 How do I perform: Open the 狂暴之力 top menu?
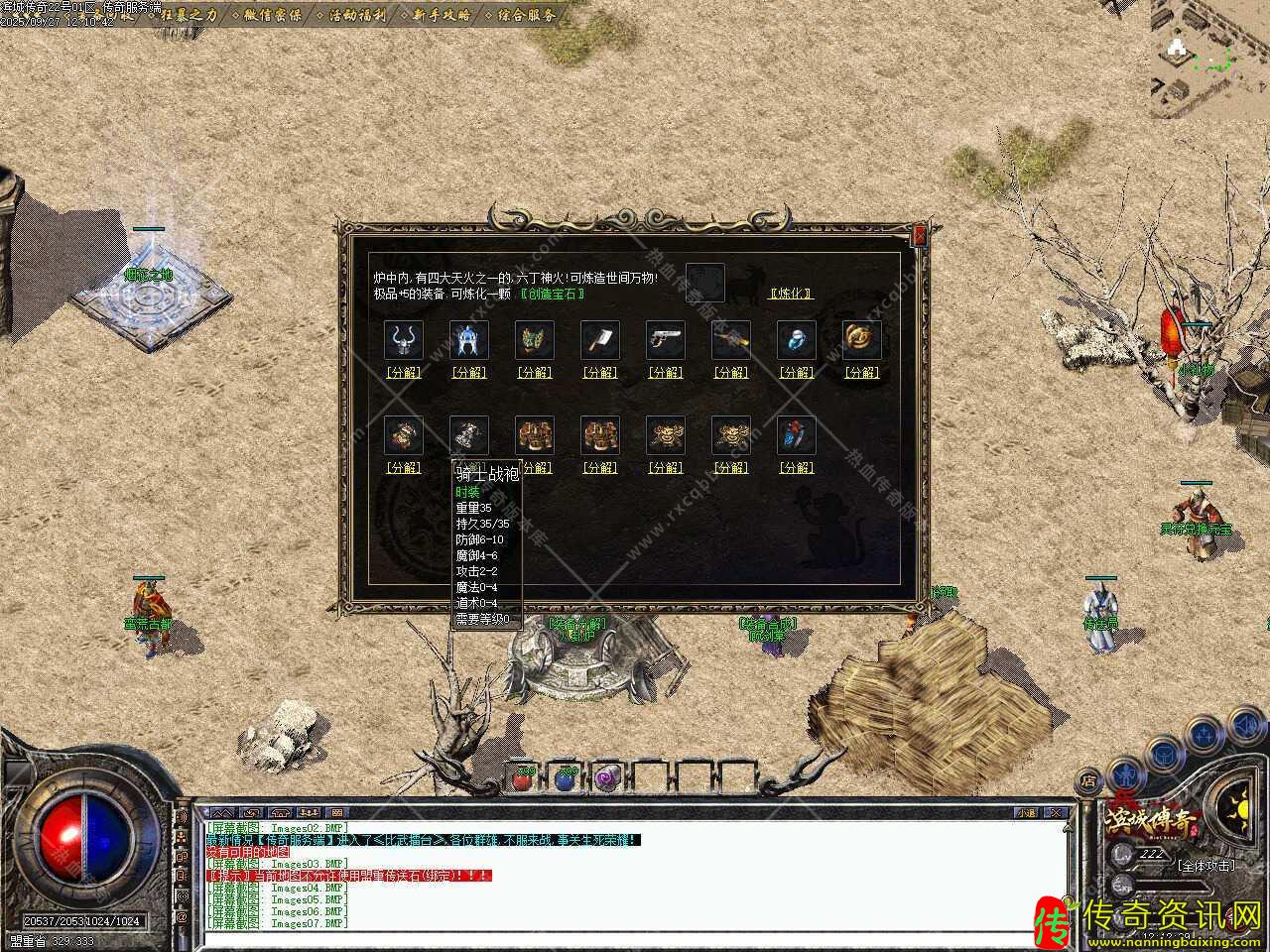coord(188,15)
